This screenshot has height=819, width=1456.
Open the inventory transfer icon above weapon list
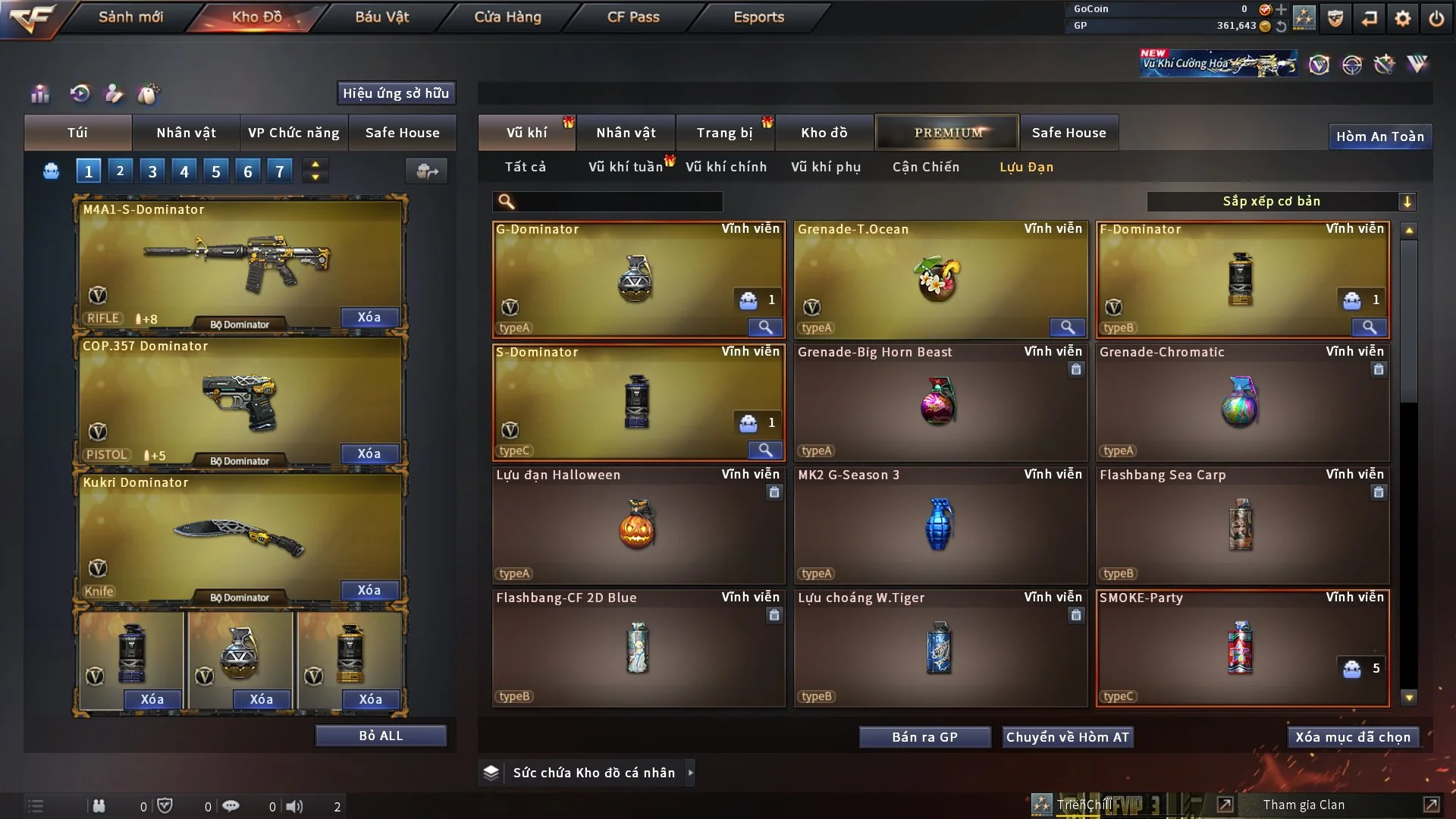(x=426, y=171)
